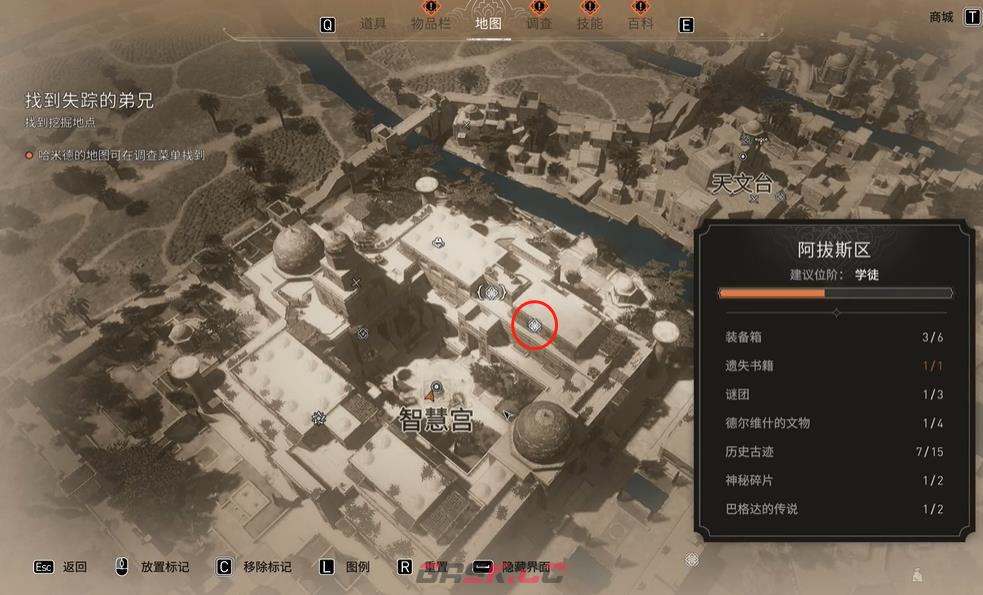Open the 技能 skills tab
The width and height of the screenshot is (983, 595).
(x=590, y=24)
